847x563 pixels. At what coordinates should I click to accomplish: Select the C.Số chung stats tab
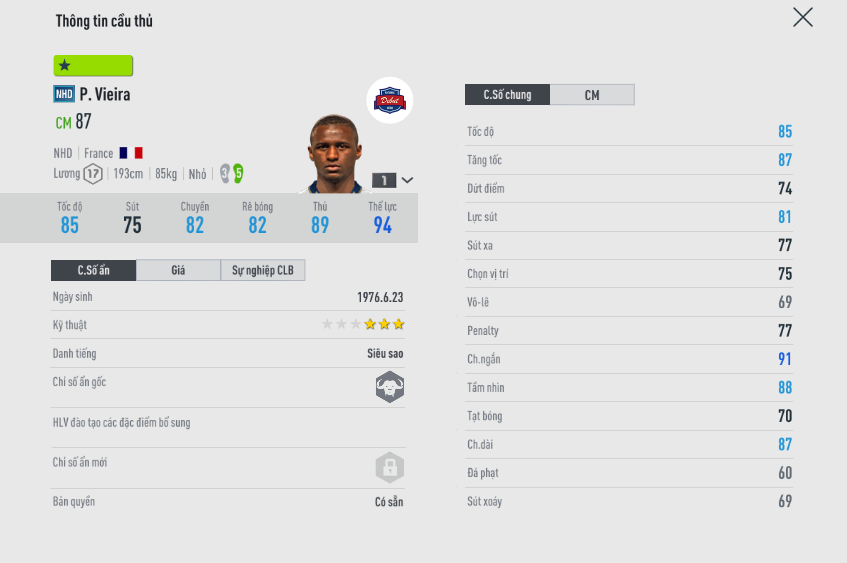tap(507, 95)
